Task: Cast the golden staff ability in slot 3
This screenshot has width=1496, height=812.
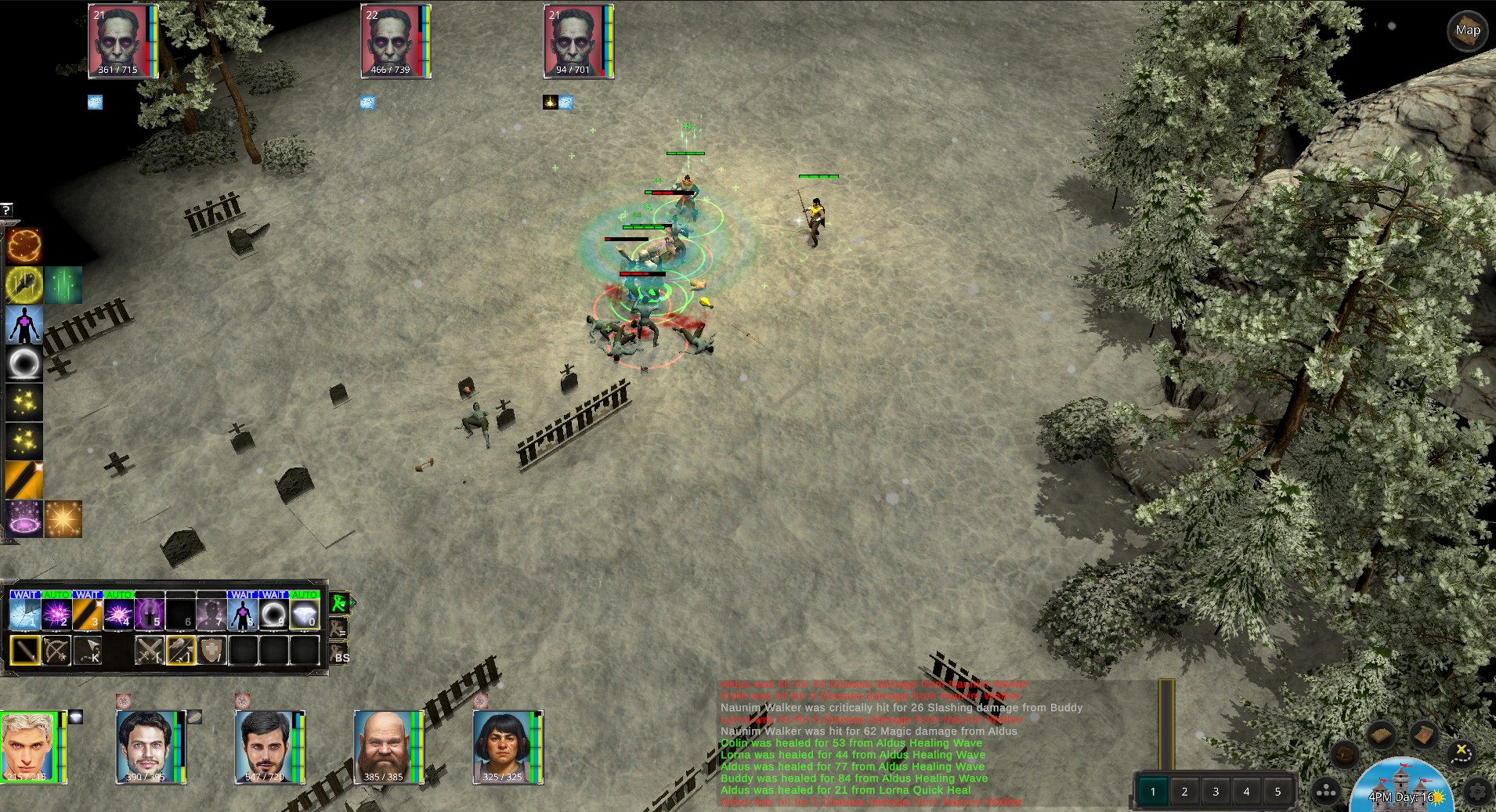Action: click(87, 614)
